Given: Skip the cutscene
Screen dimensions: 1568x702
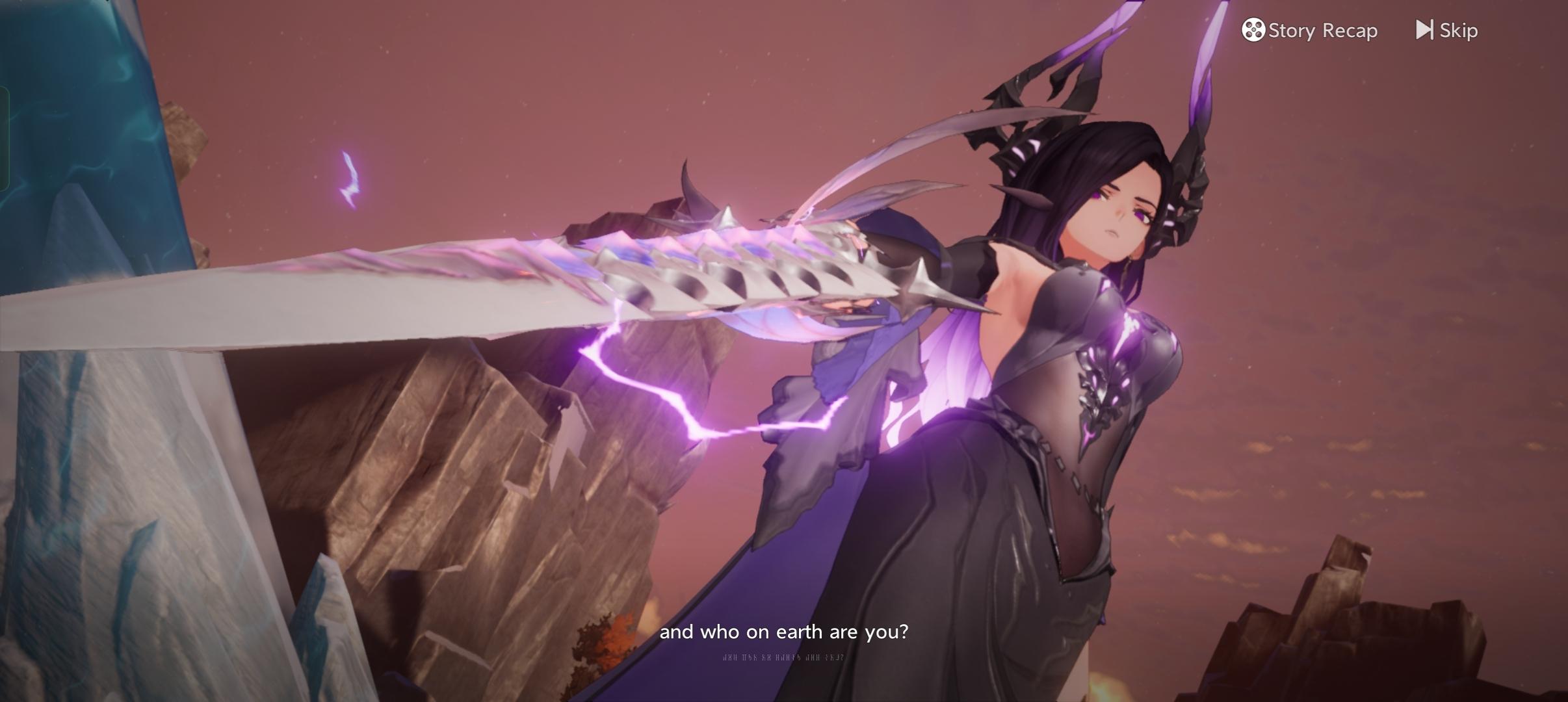Looking at the screenshot, I should click(x=1447, y=31).
